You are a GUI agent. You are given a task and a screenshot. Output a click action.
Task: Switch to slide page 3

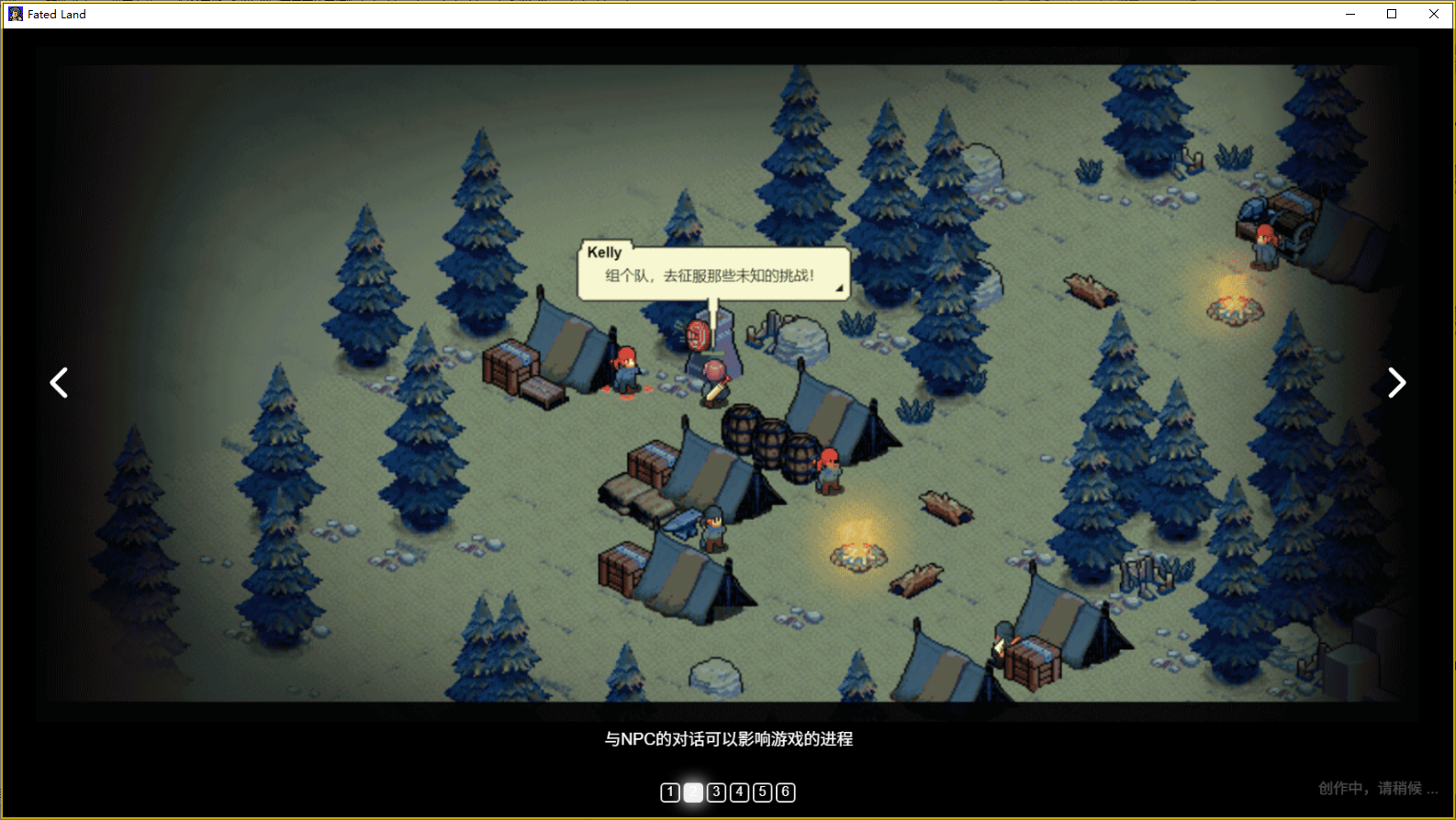coord(716,792)
